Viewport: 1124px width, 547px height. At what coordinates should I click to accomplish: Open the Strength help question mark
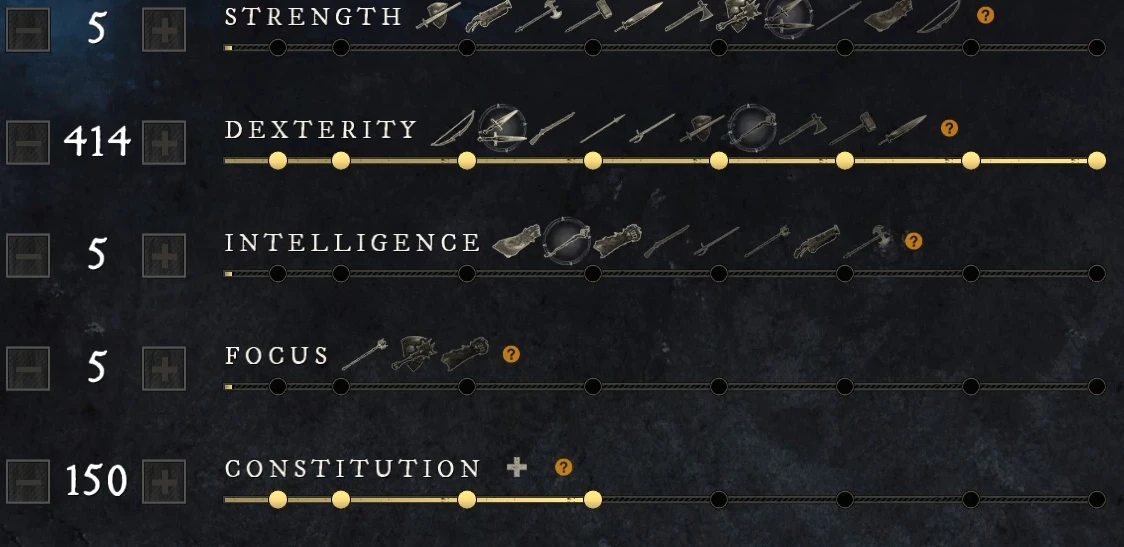click(x=986, y=15)
